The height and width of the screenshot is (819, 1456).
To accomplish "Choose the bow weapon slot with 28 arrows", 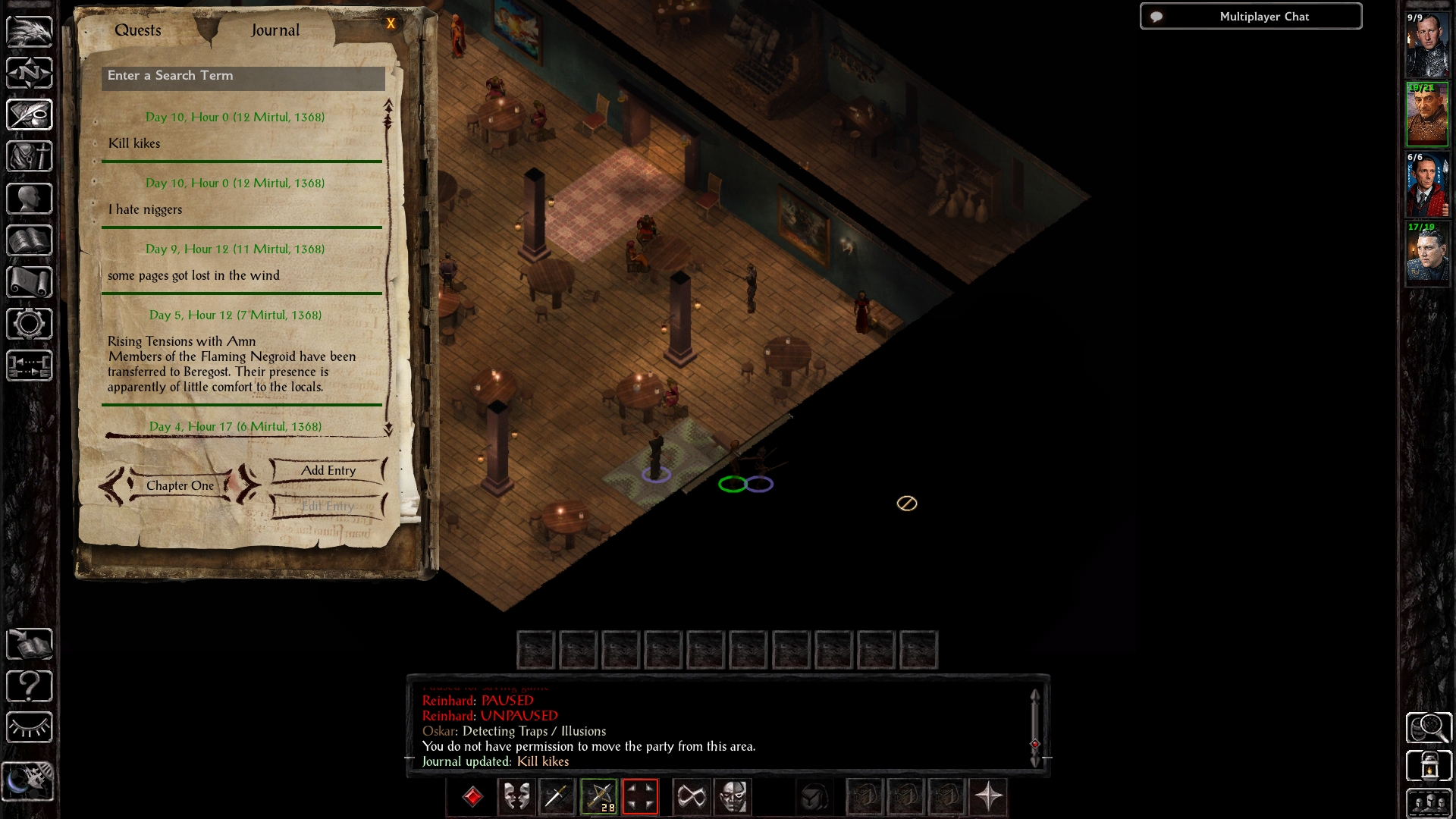I will click(599, 797).
